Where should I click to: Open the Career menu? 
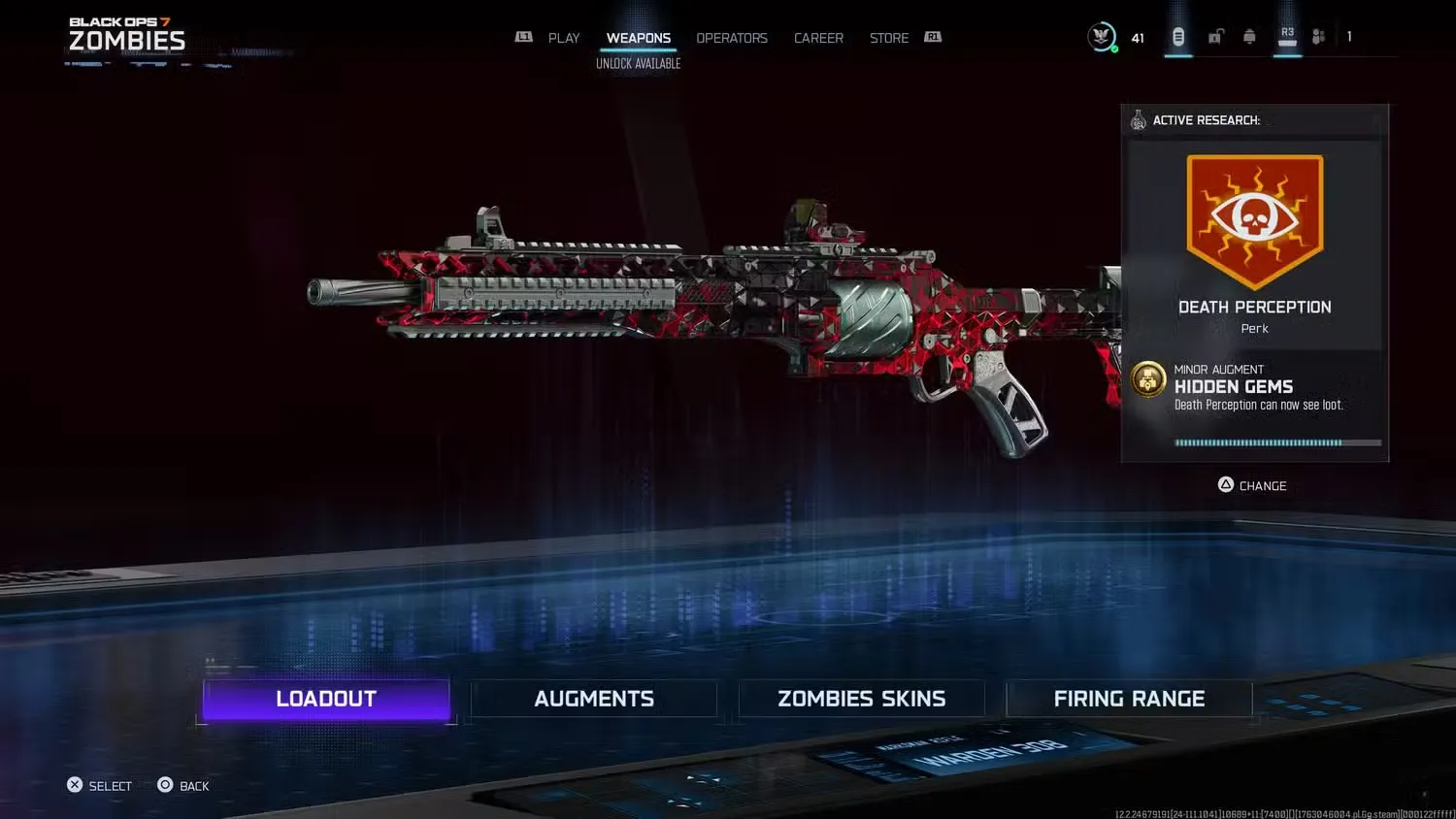[x=818, y=37]
